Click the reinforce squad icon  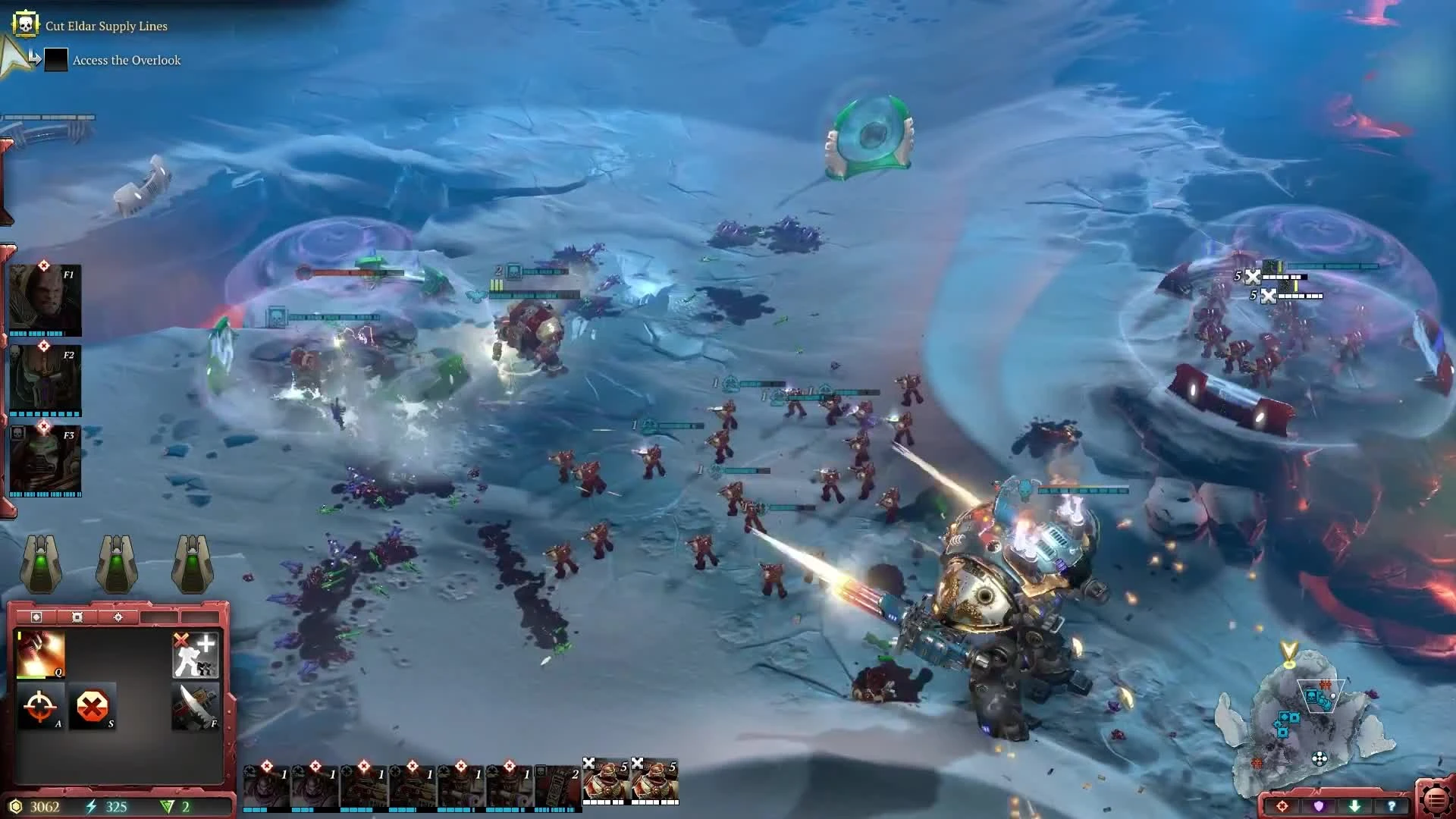196,654
